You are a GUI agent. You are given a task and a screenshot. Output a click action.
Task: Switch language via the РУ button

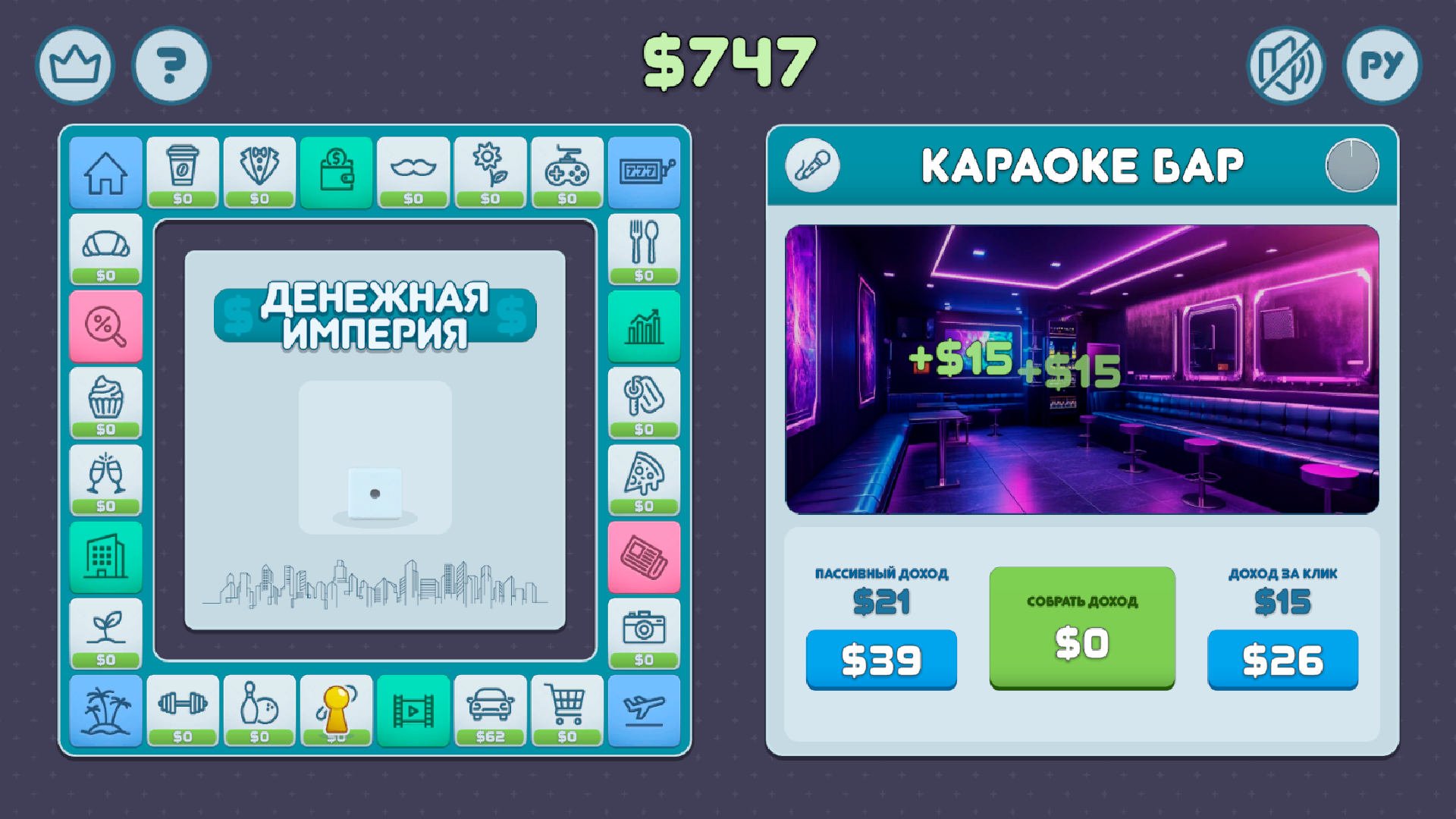[1381, 65]
